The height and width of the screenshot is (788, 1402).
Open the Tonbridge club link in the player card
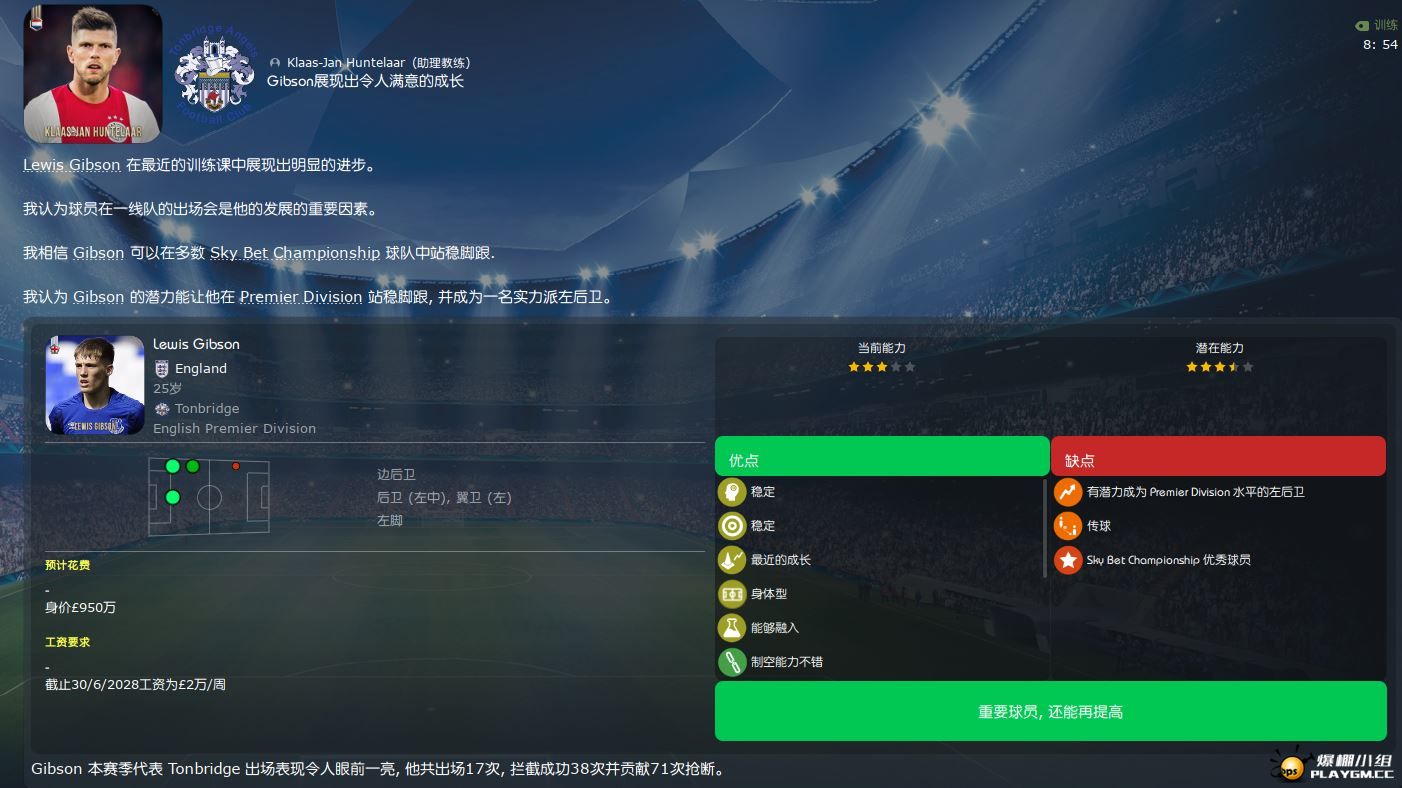(207, 408)
